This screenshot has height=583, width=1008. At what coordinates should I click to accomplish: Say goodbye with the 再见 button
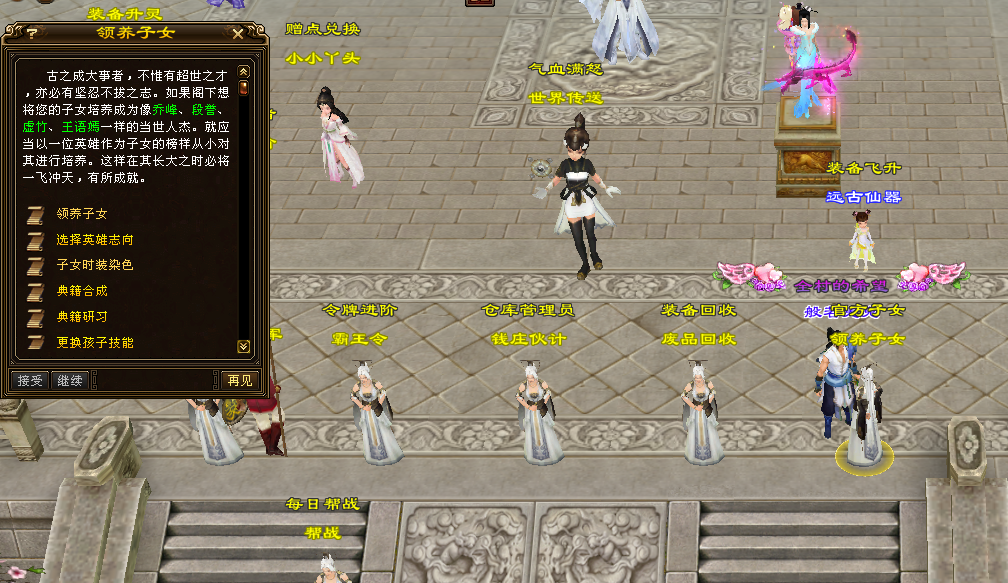[239, 380]
